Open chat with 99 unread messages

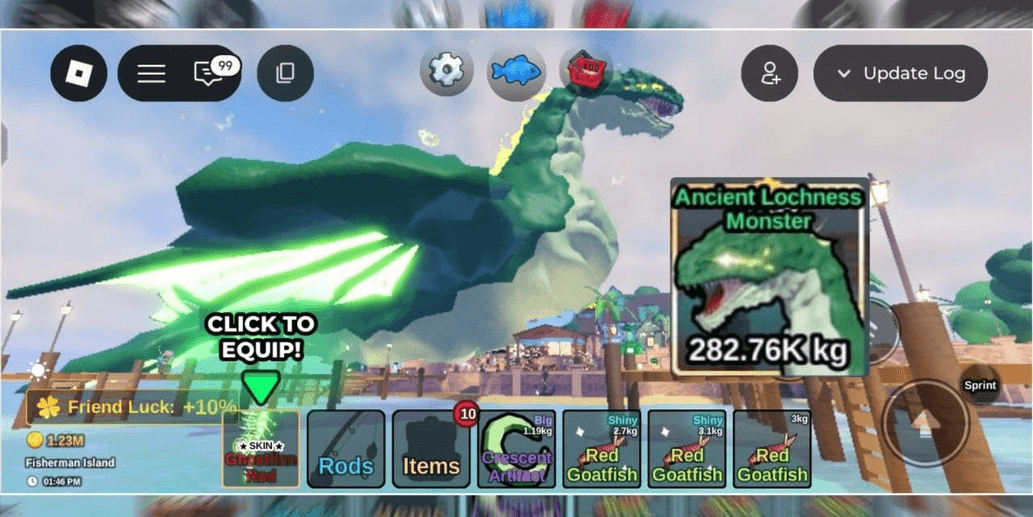click(x=210, y=73)
